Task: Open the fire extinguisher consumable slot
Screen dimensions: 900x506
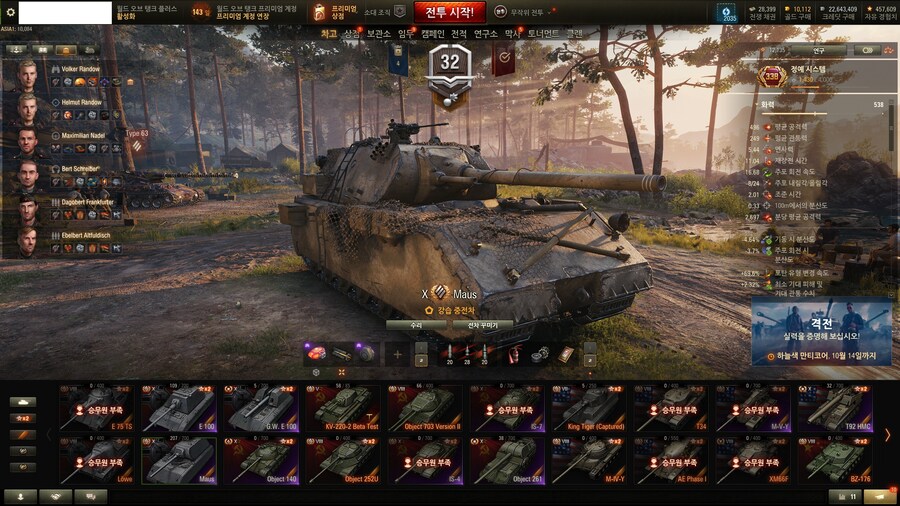Action: (513, 354)
